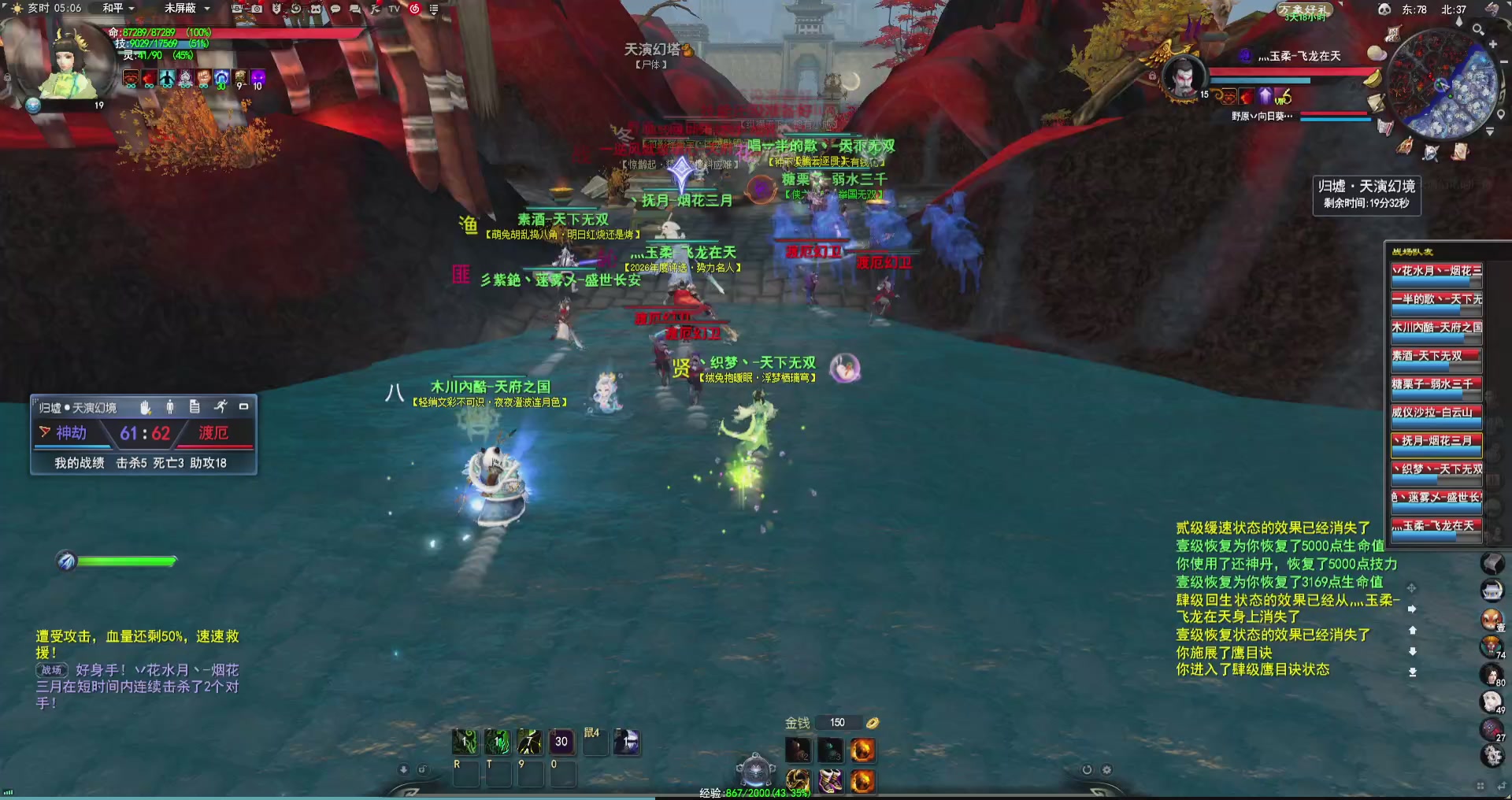Use the purple boots item slot
Image resolution: width=1512 pixels, height=800 pixels.
point(830,780)
